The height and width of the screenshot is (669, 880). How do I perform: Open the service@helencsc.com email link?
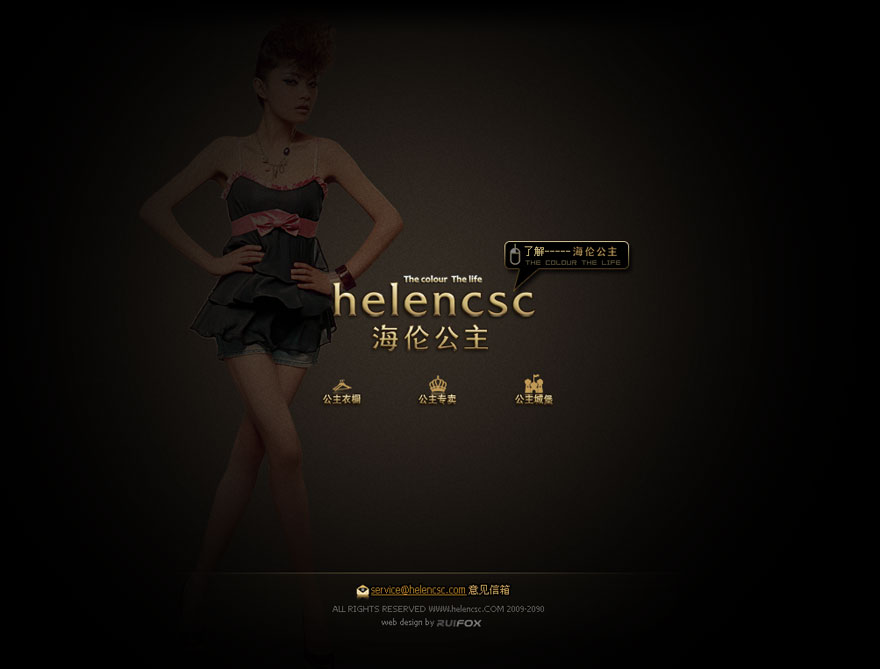[418, 590]
